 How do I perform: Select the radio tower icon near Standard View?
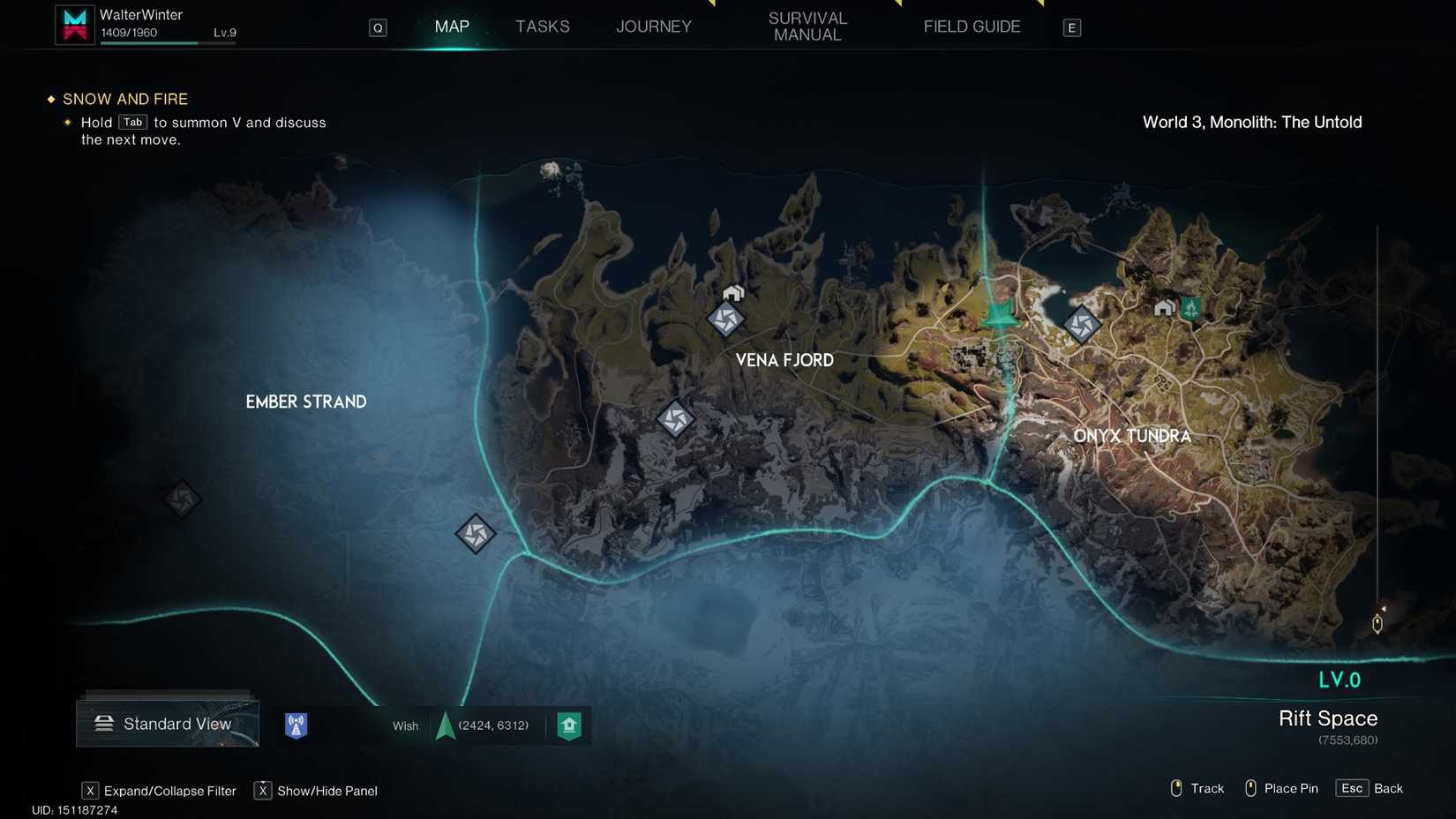[296, 725]
